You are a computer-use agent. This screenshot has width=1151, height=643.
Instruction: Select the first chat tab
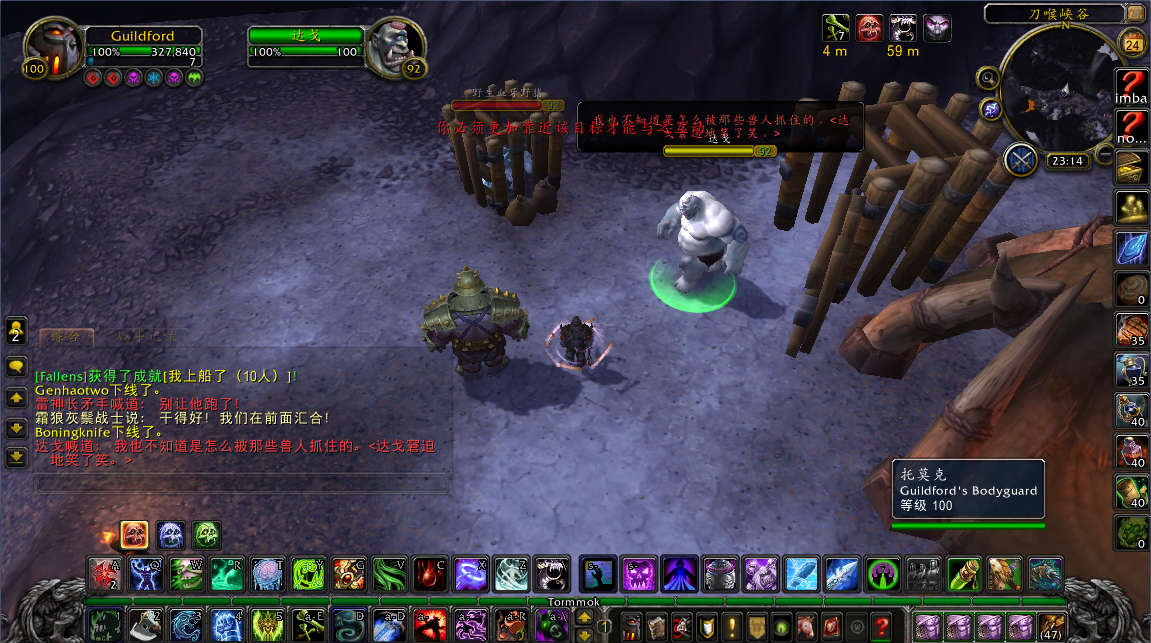point(67,337)
